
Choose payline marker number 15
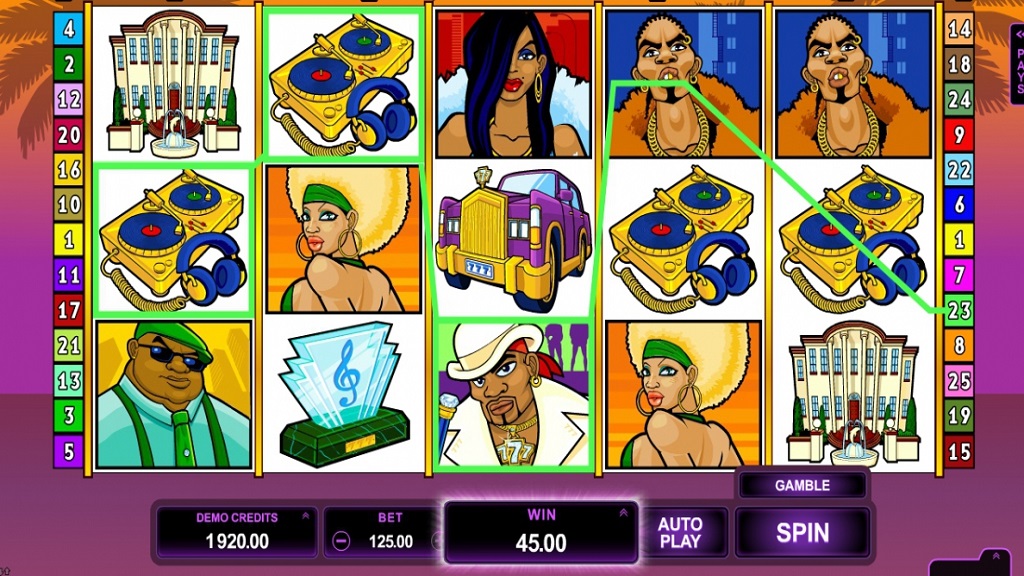(959, 451)
